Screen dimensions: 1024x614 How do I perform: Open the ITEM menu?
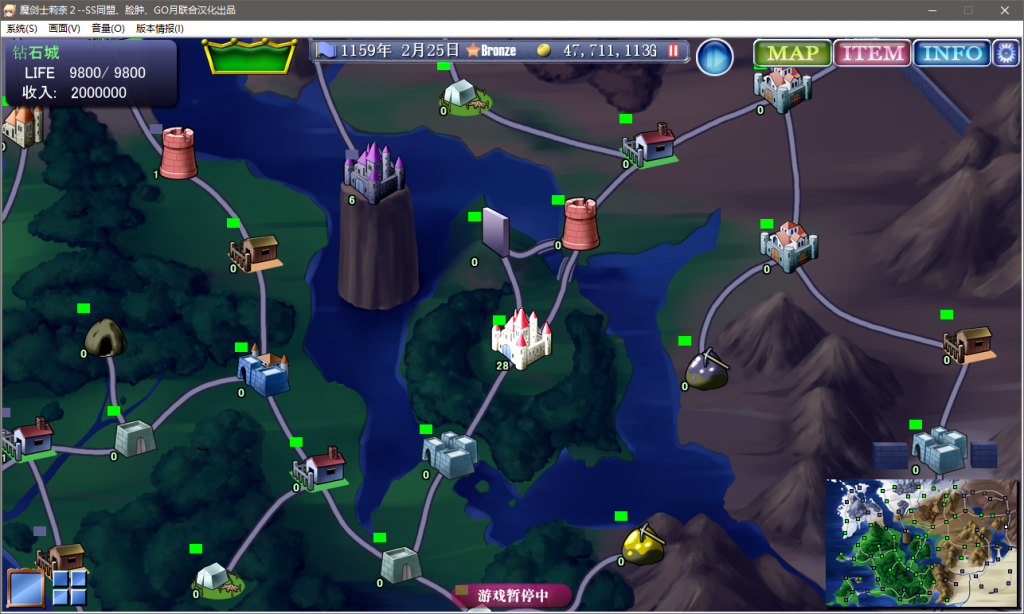click(872, 54)
